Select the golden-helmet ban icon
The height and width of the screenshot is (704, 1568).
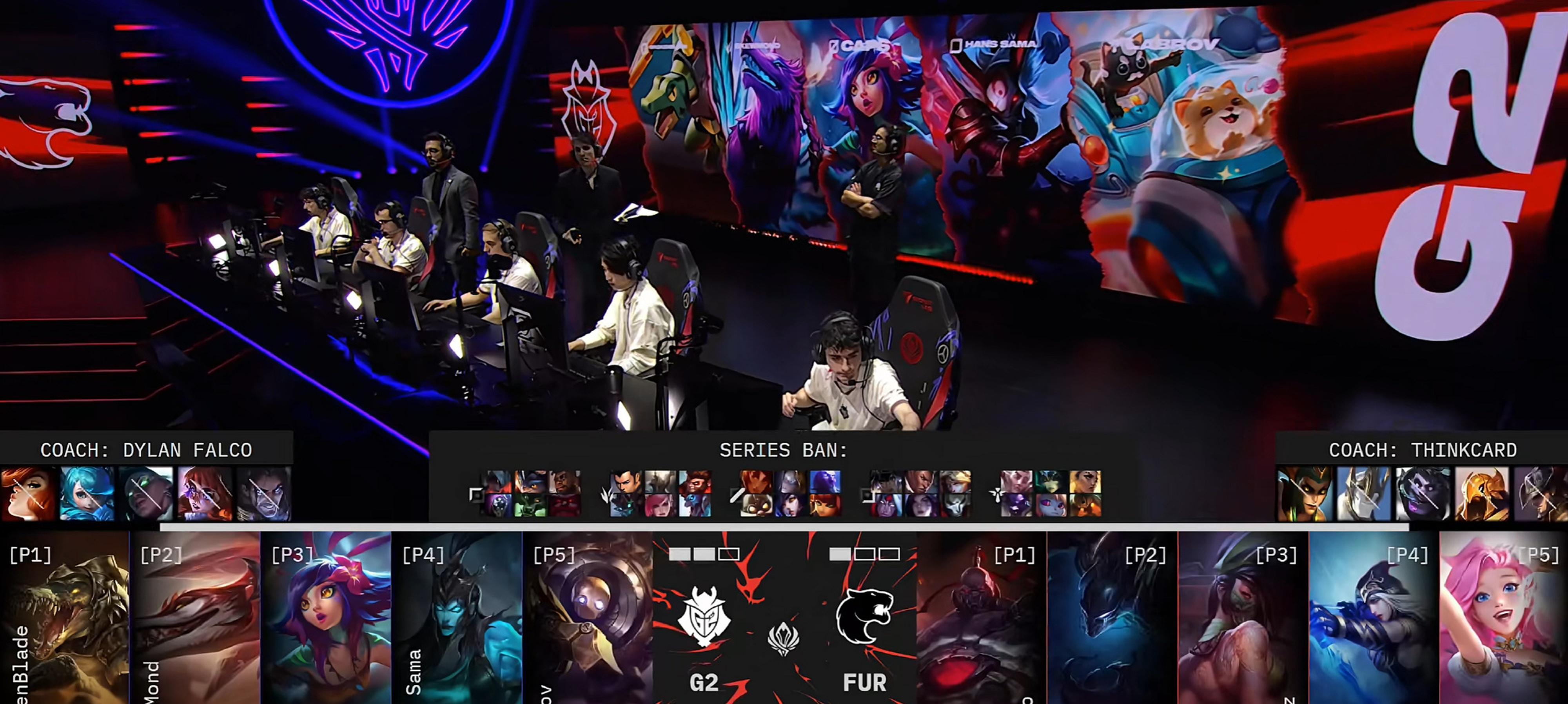(x=1482, y=494)
